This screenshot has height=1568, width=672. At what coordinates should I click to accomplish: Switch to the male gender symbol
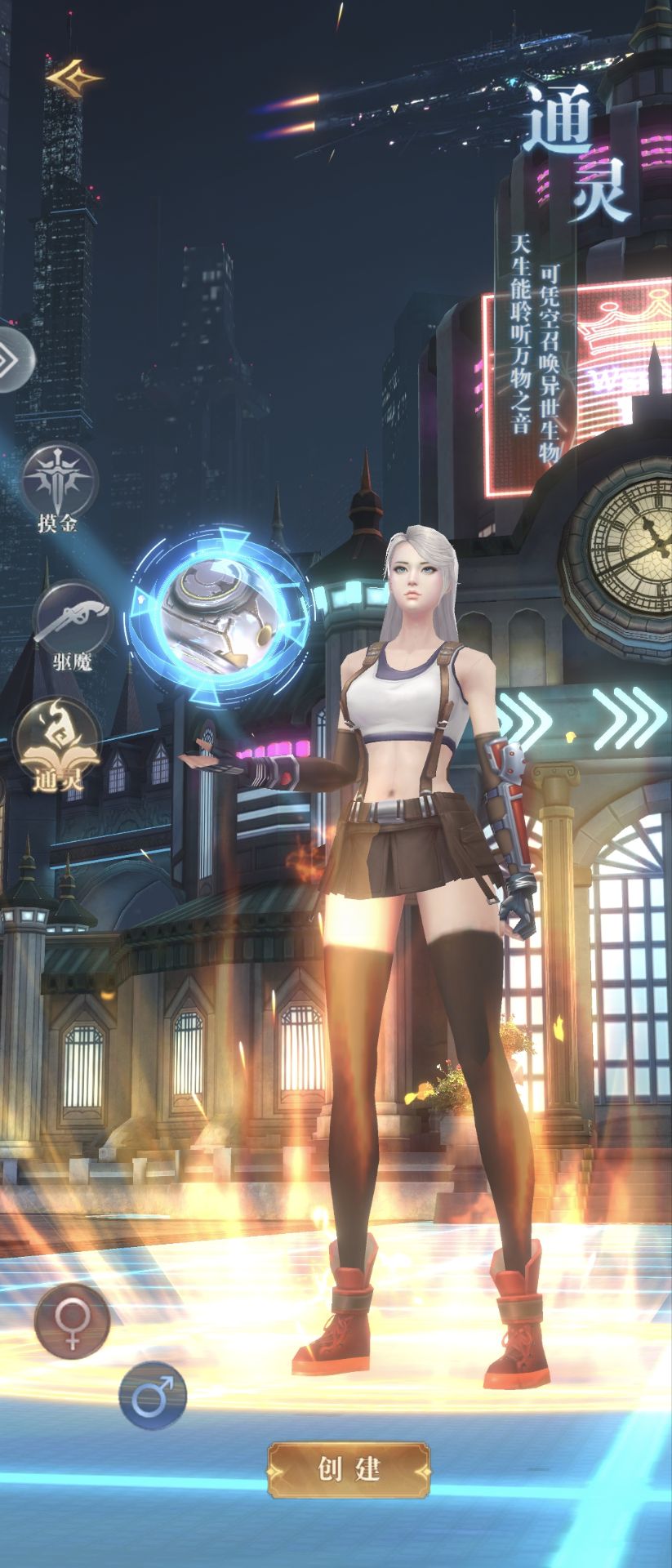click(153, 1396)
